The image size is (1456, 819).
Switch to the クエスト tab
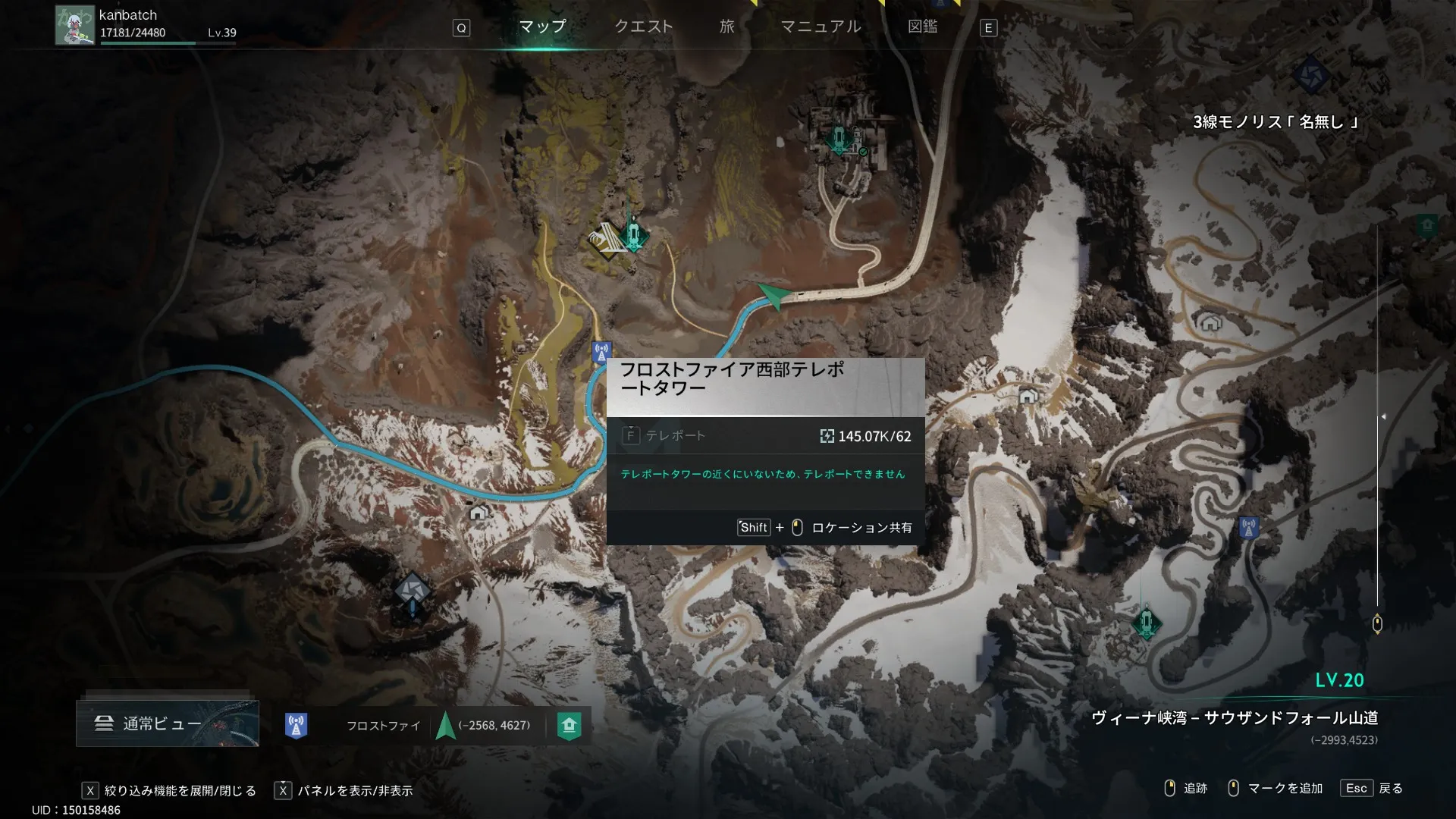(x=643, y=27)
